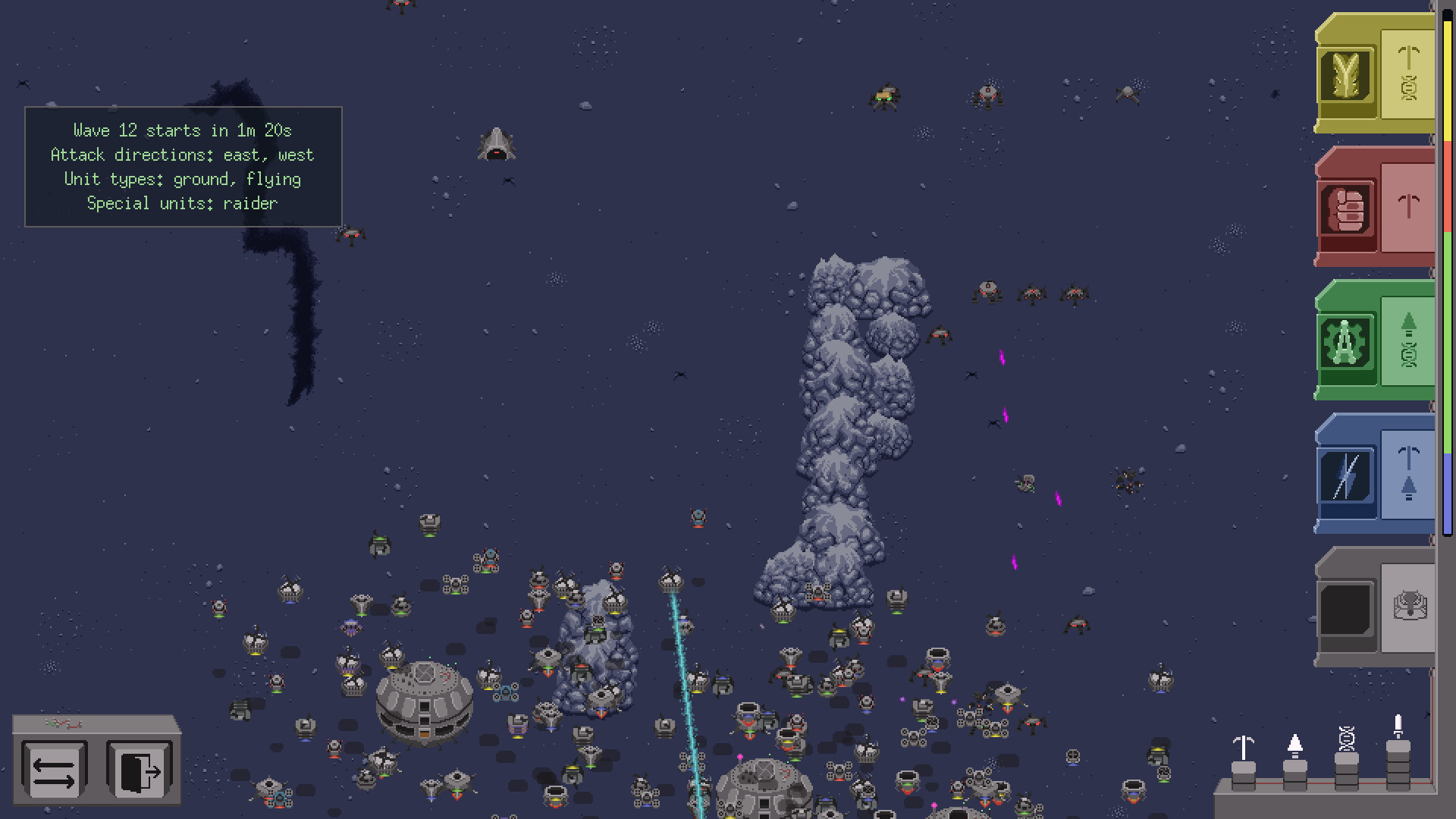This screenshot has width=1456, height=819.
Task: Toggle the swap arrows button in bottom-left panel
Action: click(x=53, y=770)
